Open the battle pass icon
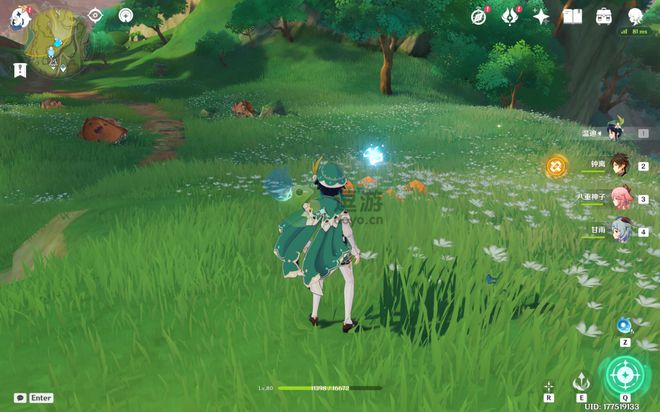This screenshot has width=660, height=412. click(510, 16)
